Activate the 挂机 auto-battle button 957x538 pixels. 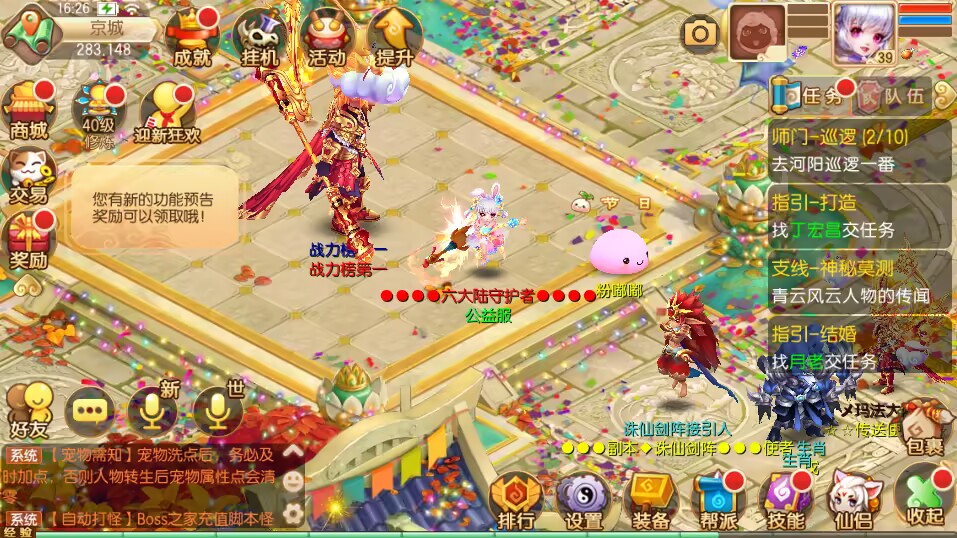pyautogui.click(x=260, y=38)
